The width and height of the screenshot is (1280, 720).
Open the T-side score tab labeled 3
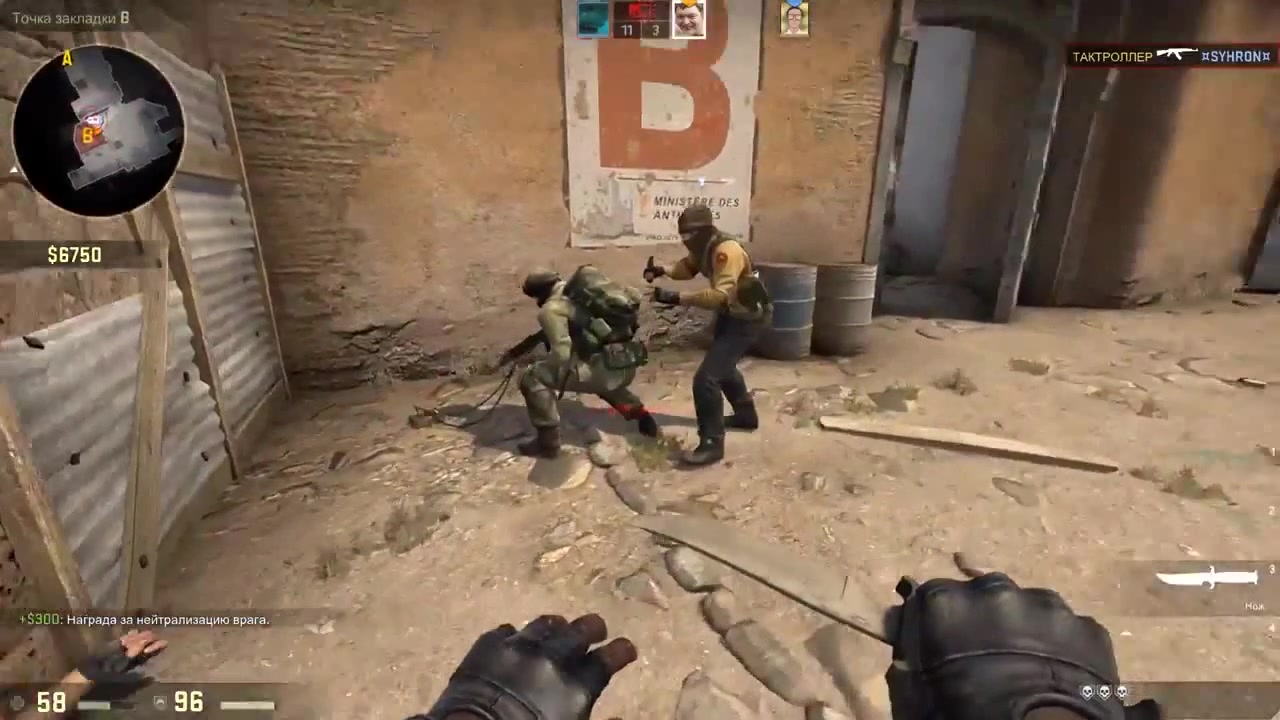coord(655,31)
